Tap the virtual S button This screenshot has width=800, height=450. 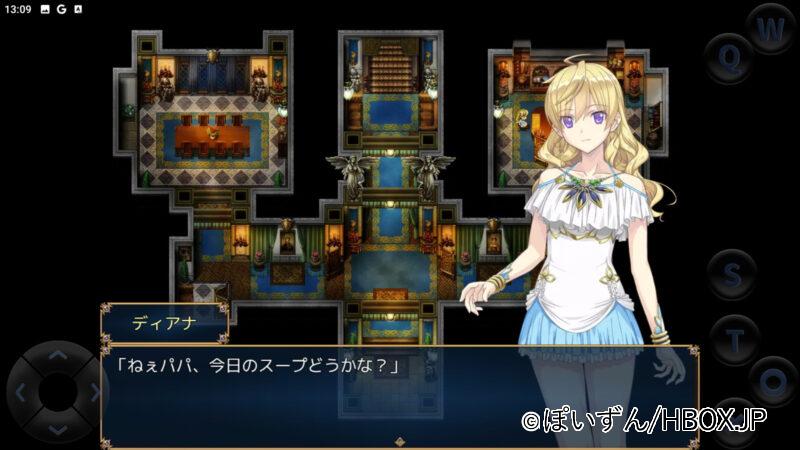click(x=733, y=274)
